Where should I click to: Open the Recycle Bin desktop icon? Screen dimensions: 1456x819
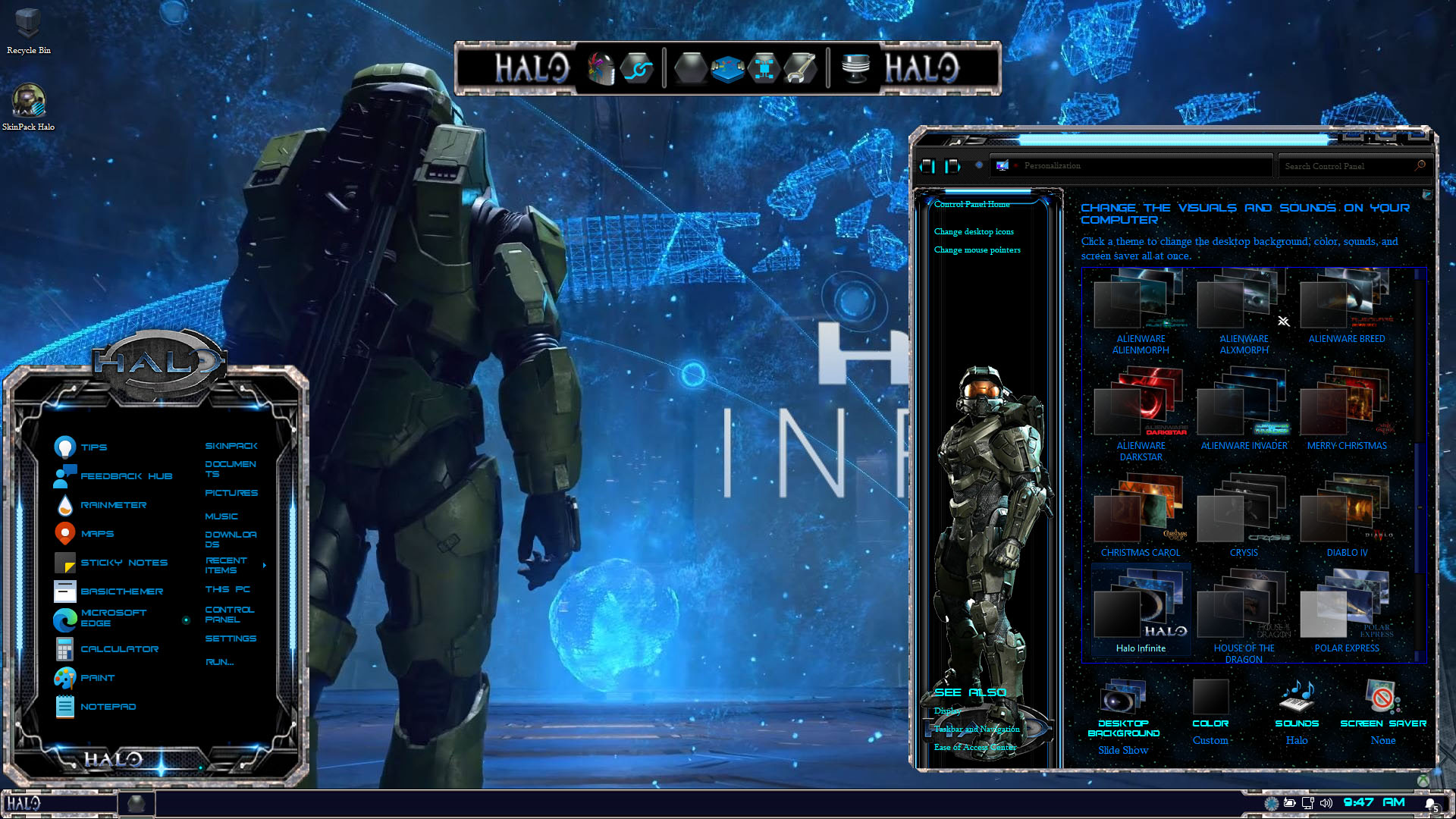click(28, 30)
